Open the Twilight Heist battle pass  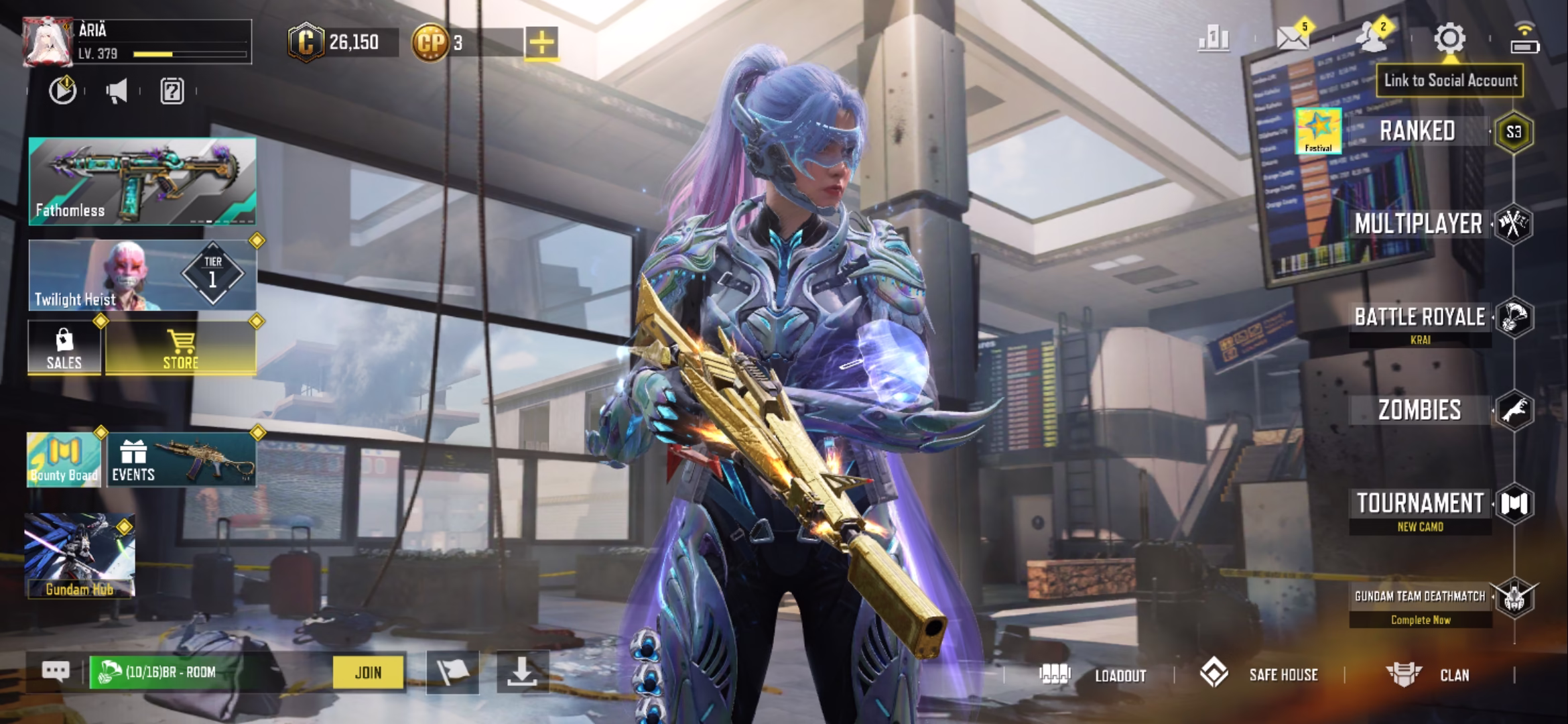(x=142, y=275)
